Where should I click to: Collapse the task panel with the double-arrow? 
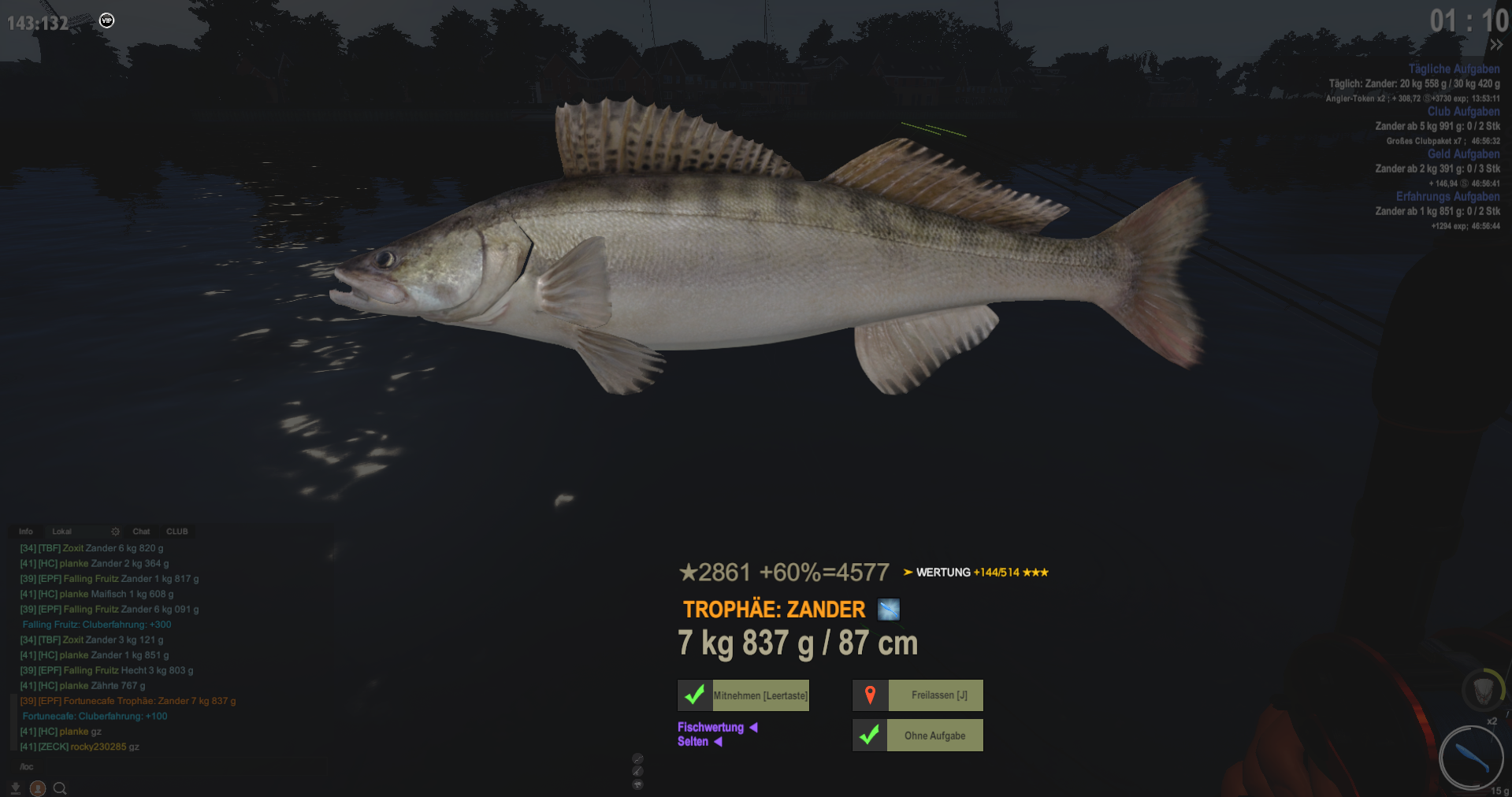click(1495, 45)
